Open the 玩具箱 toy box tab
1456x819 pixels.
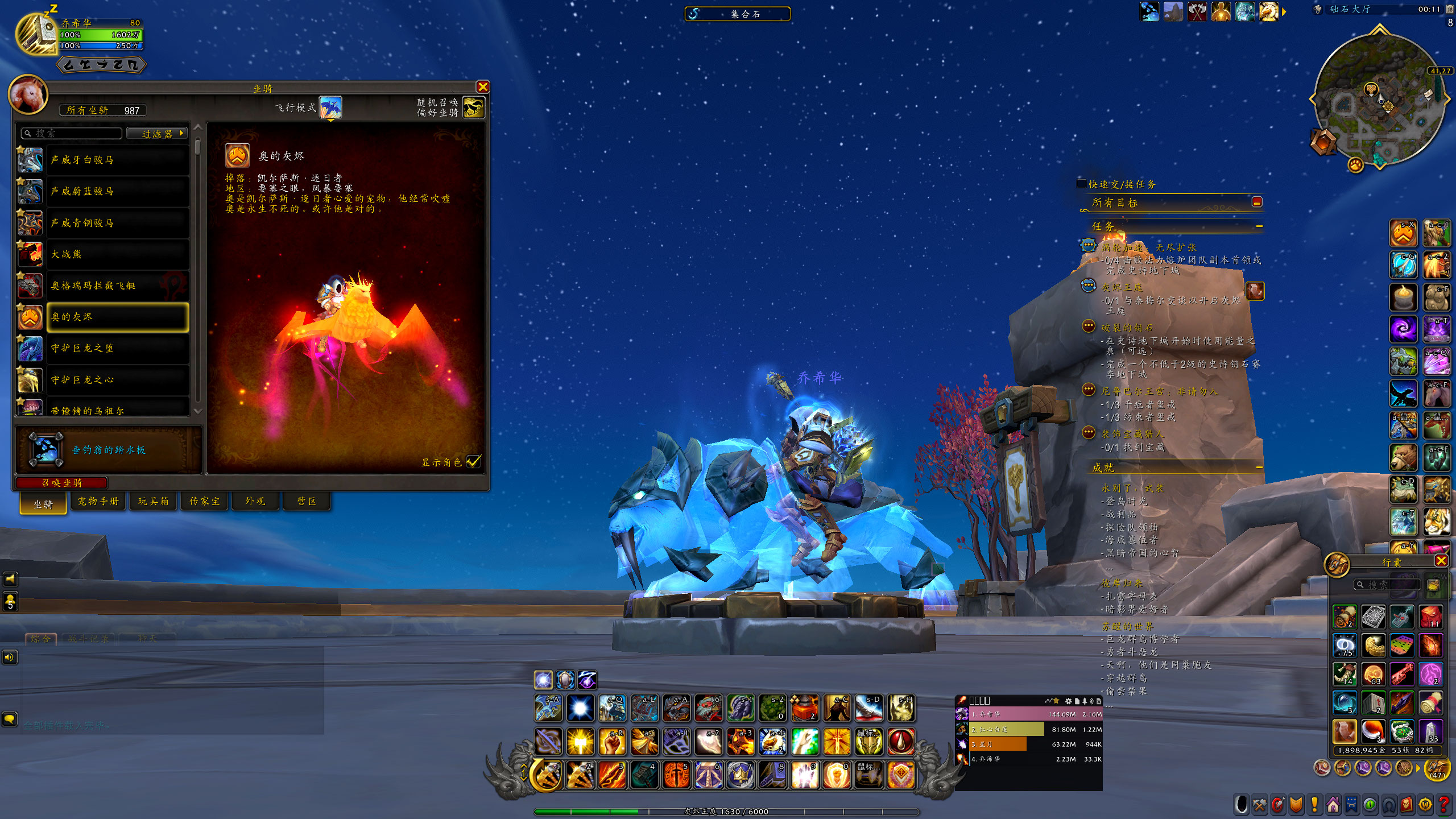click(153, 501)
